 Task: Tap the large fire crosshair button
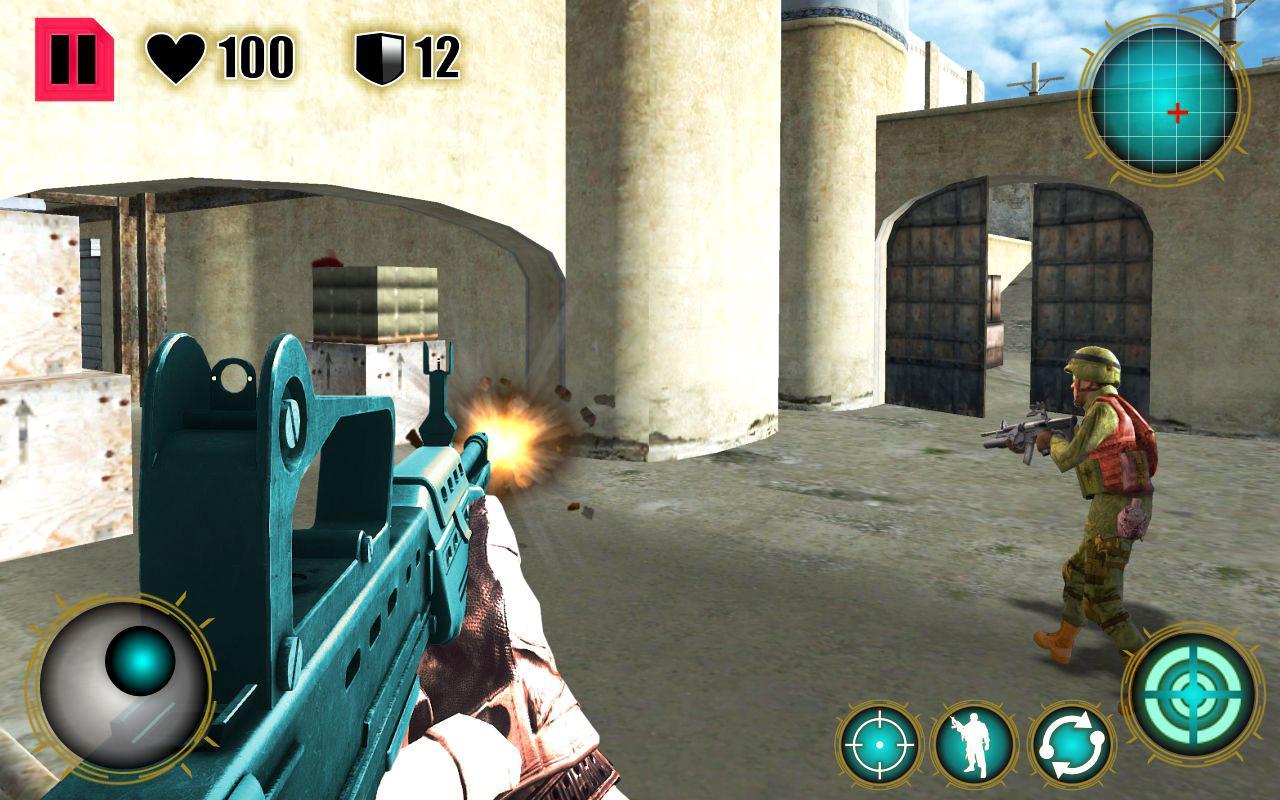tap(1194, 690)
